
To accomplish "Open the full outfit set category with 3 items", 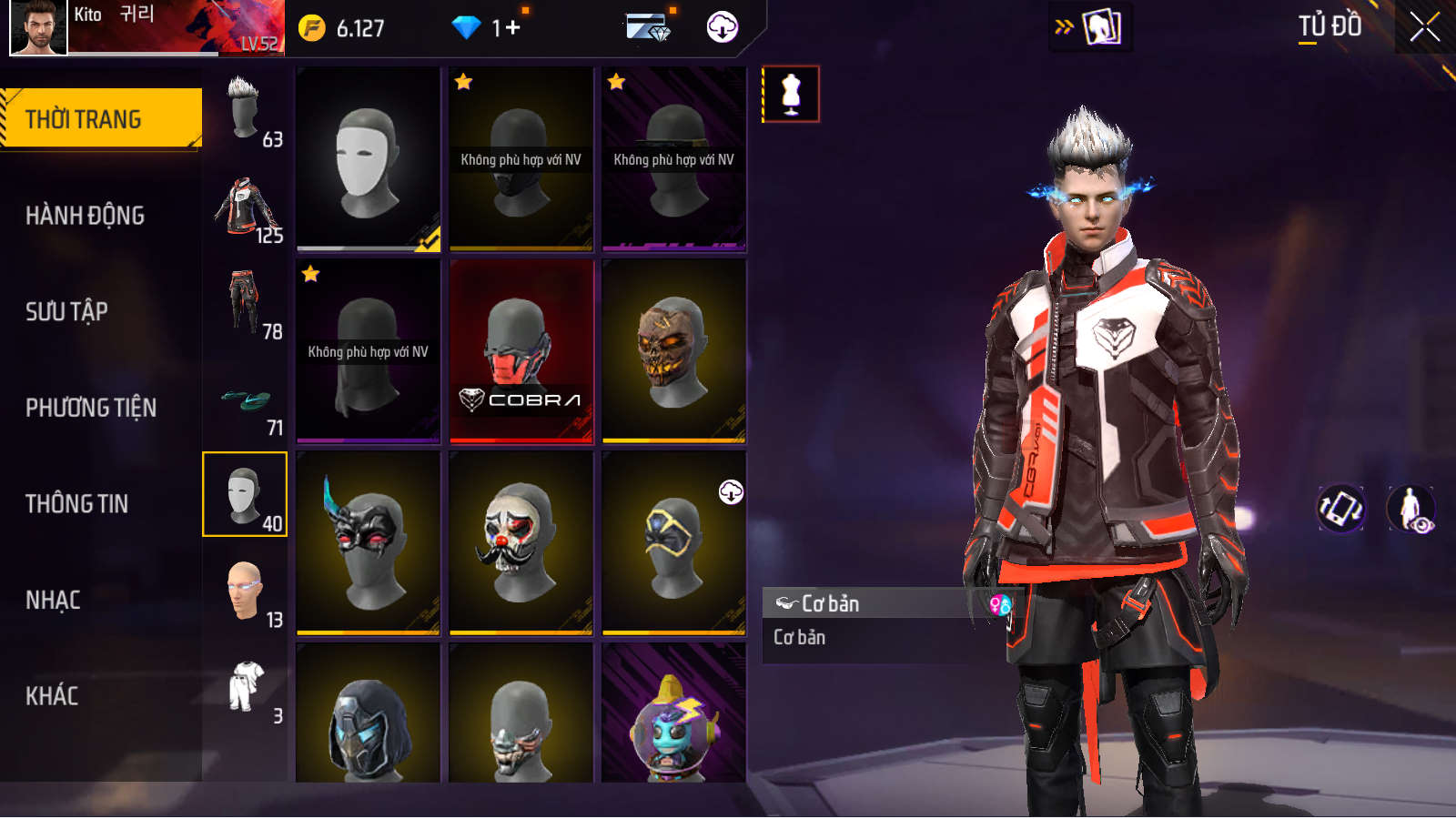I will coord(246,689).
